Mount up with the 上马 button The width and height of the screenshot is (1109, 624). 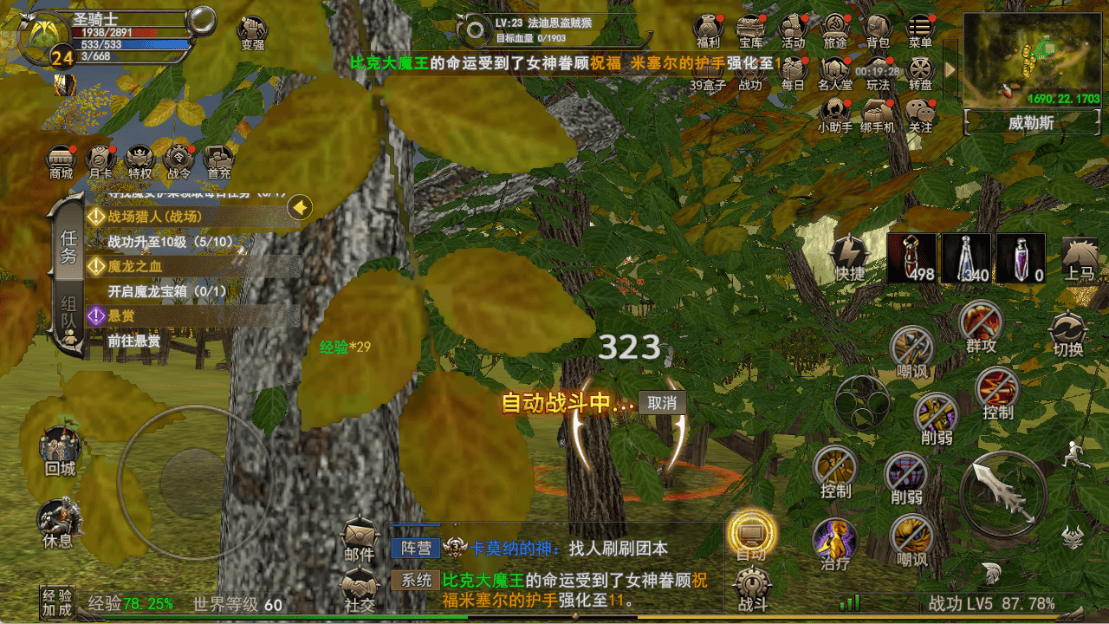(1079, 259)
